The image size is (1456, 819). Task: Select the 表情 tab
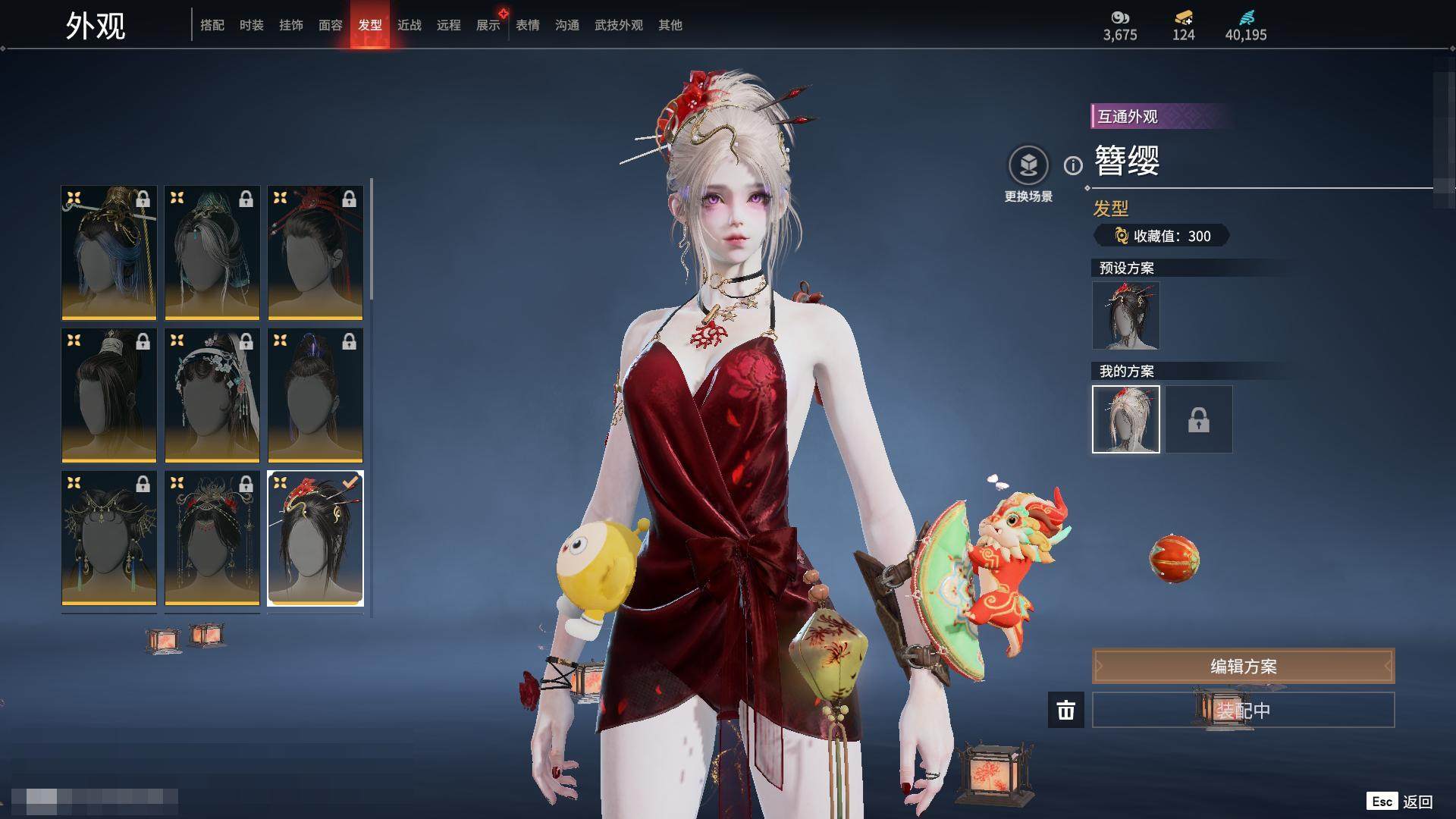528,25
